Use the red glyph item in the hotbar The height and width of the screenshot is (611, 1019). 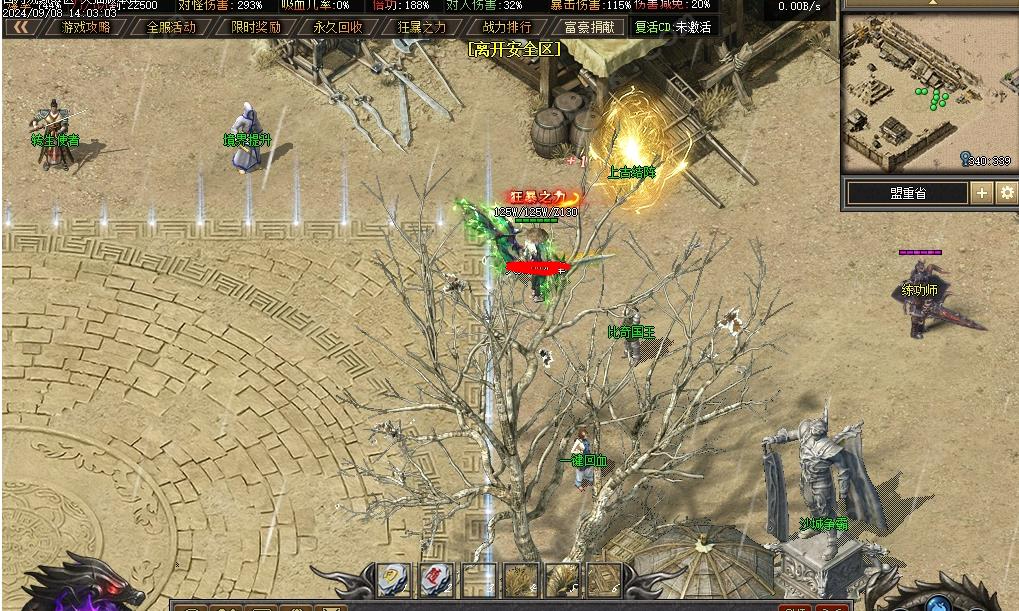click(x=436, y=578)
